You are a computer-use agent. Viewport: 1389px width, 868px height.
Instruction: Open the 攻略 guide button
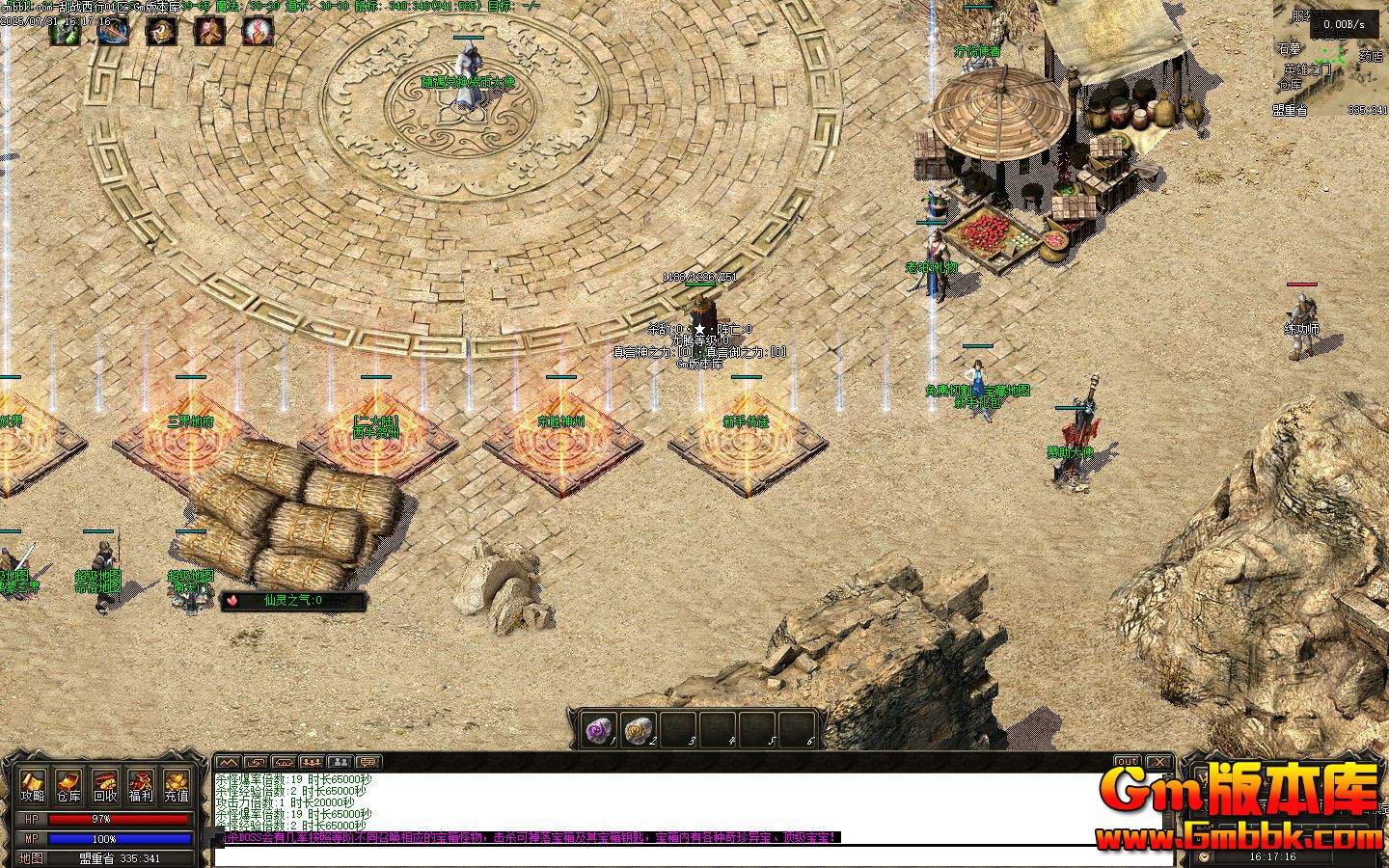pos(34,786)
